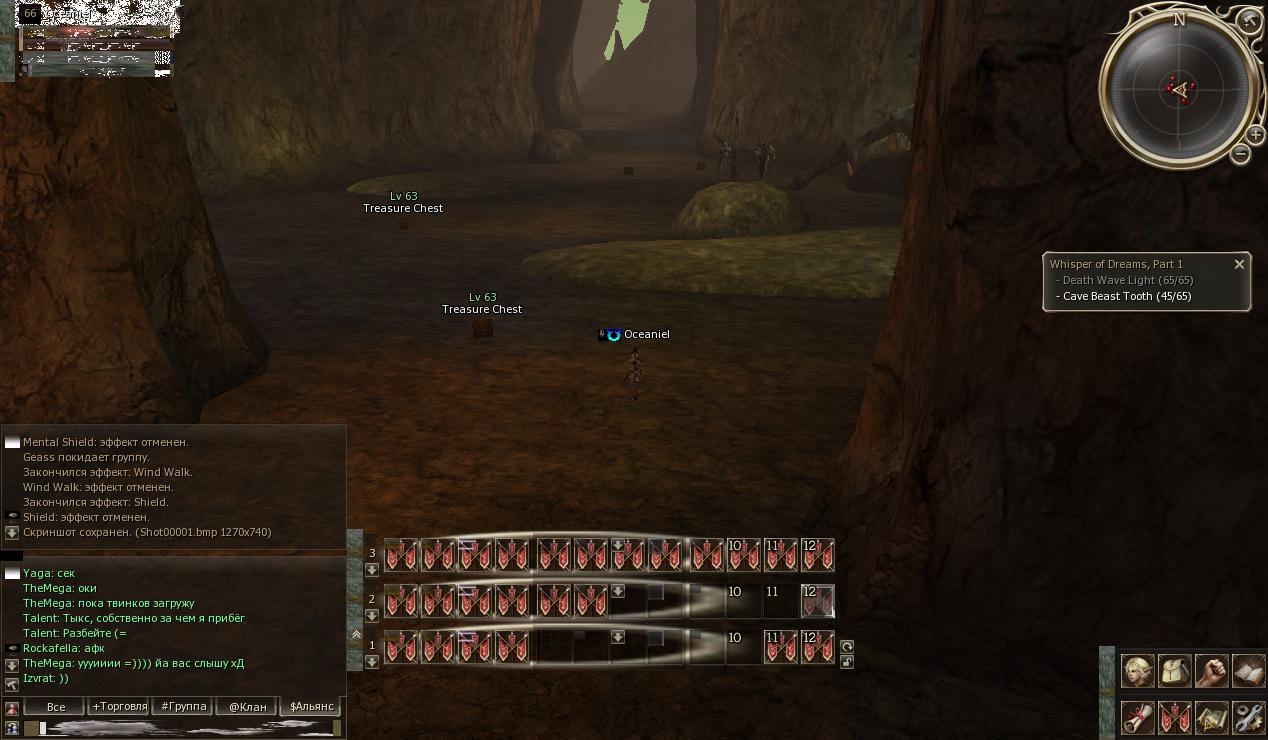This screenshot has height=740, width=1268.
Task: Open the skills book icon
Action: (x=1248, y=671)
